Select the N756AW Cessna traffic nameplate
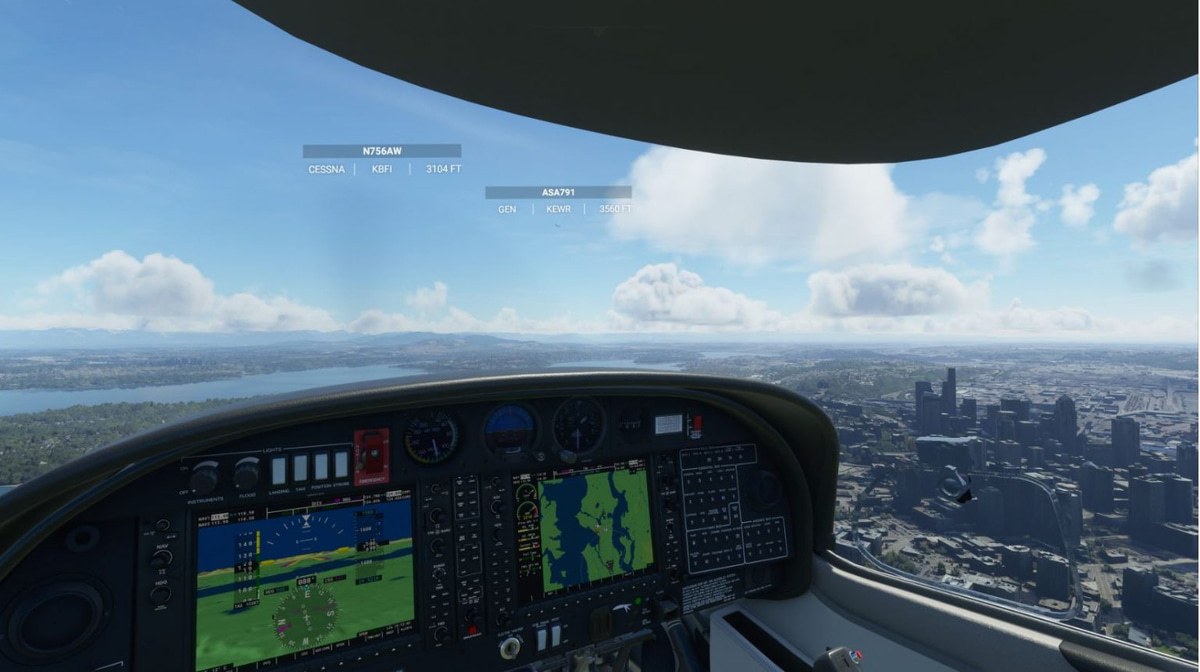1200x672 pixels. click(382, 151)
